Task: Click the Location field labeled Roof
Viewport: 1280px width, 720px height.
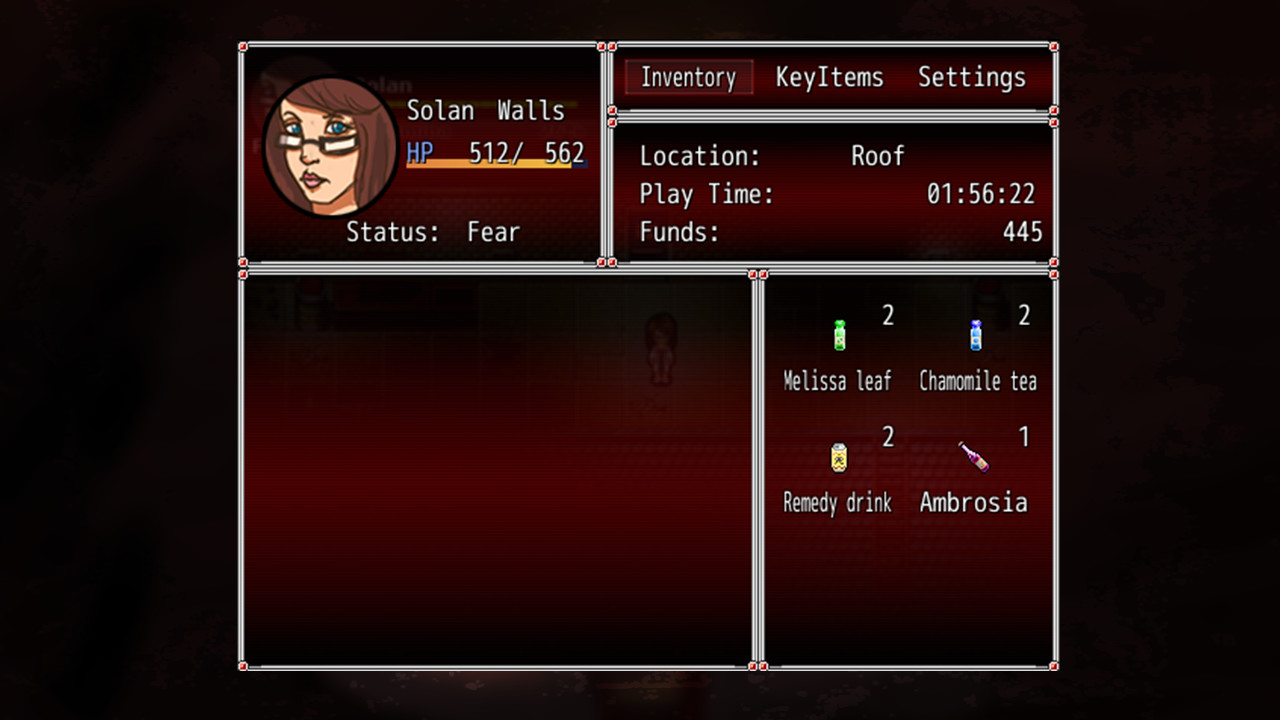Action: [877, 156]
